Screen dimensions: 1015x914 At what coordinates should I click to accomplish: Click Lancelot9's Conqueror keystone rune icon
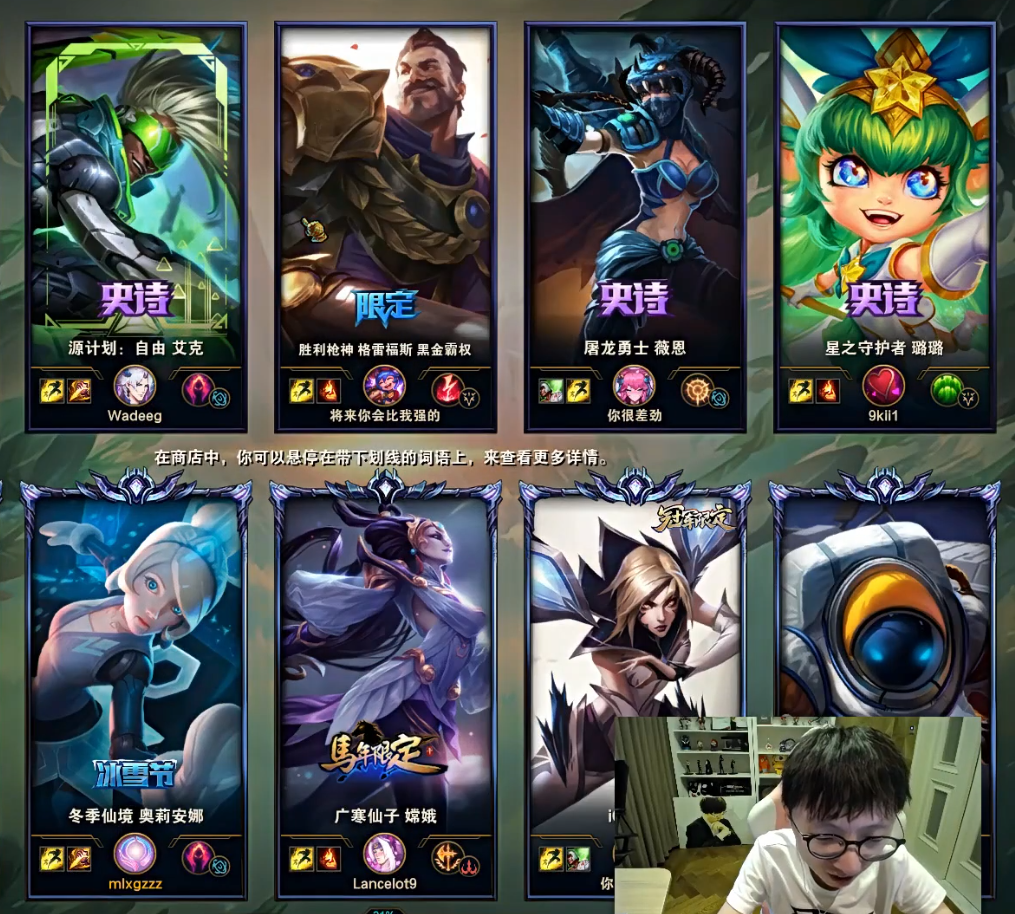point(447,857)
